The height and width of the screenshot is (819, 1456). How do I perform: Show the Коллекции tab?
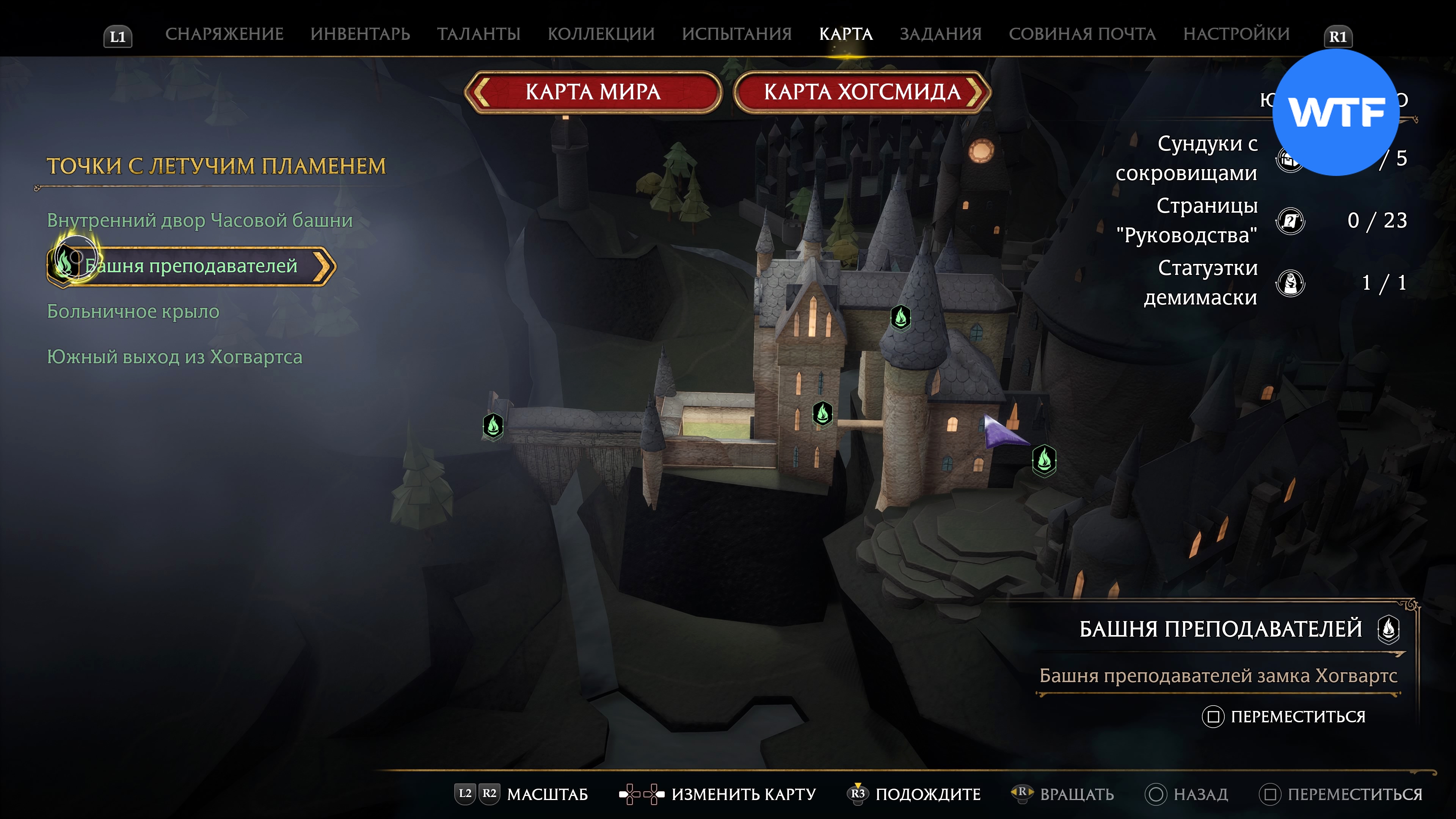pos(601,34)
